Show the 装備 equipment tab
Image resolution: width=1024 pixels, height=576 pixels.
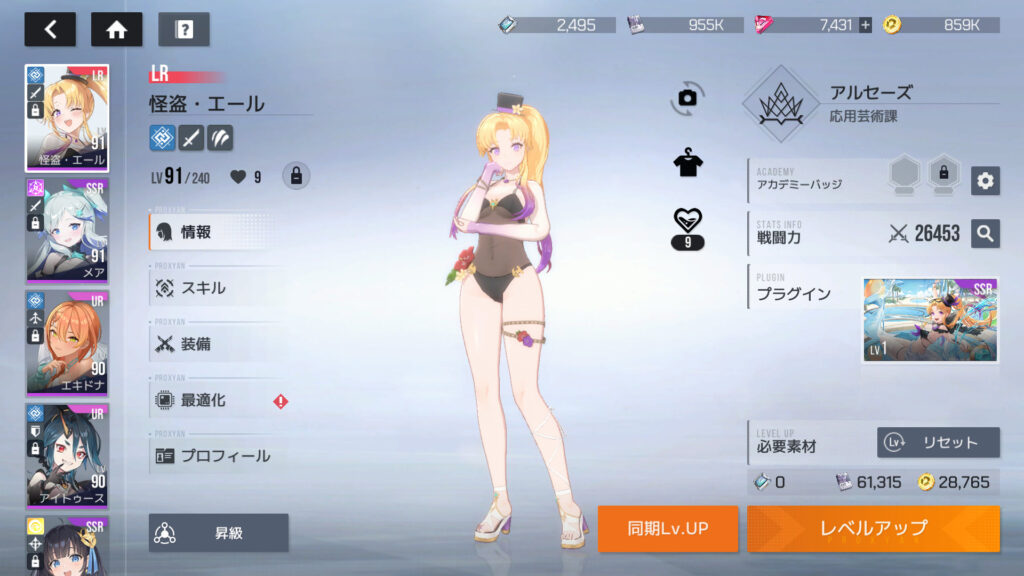[214, 344]
